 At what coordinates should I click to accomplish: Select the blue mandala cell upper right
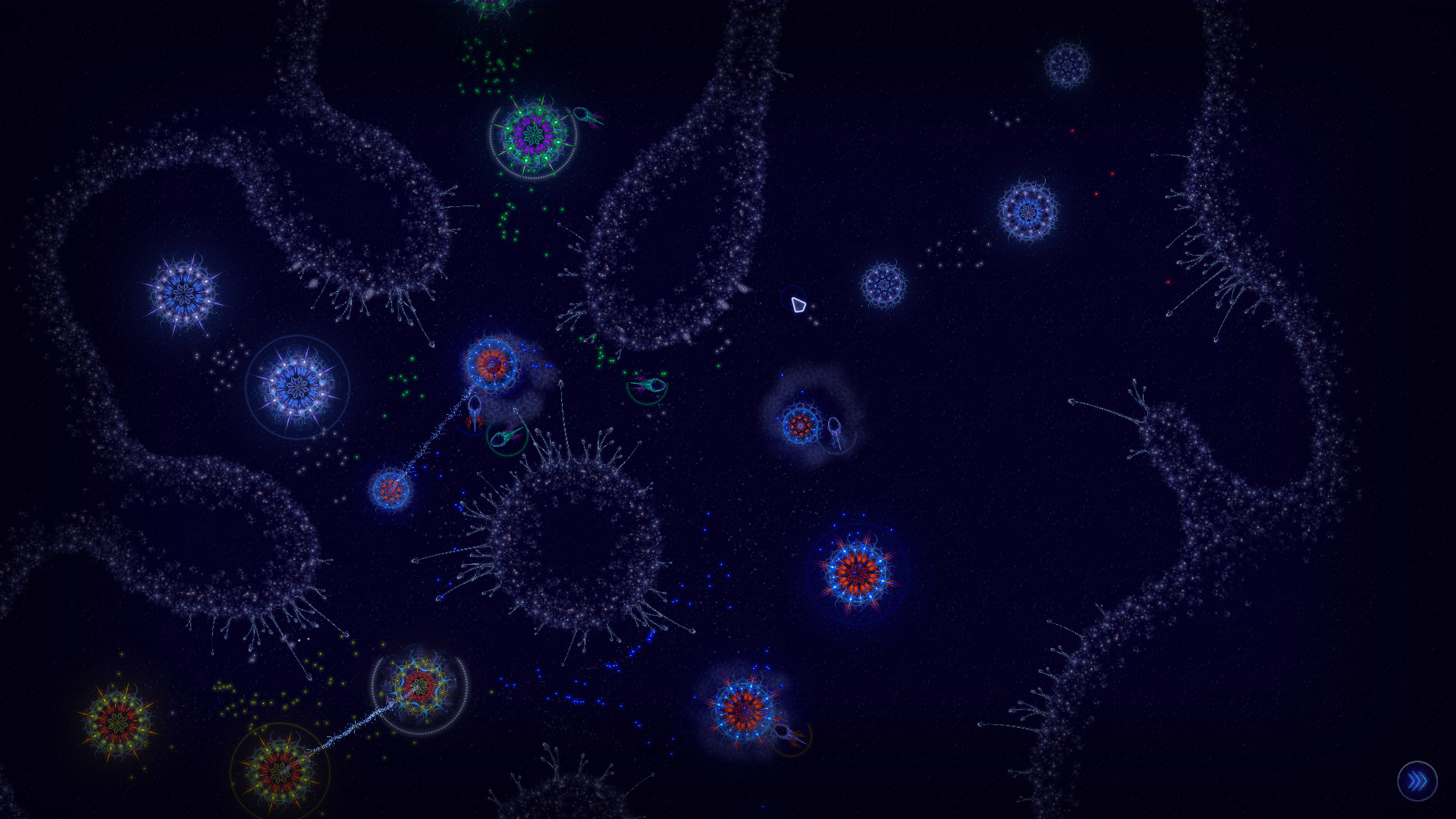[x=1026, y=211]
